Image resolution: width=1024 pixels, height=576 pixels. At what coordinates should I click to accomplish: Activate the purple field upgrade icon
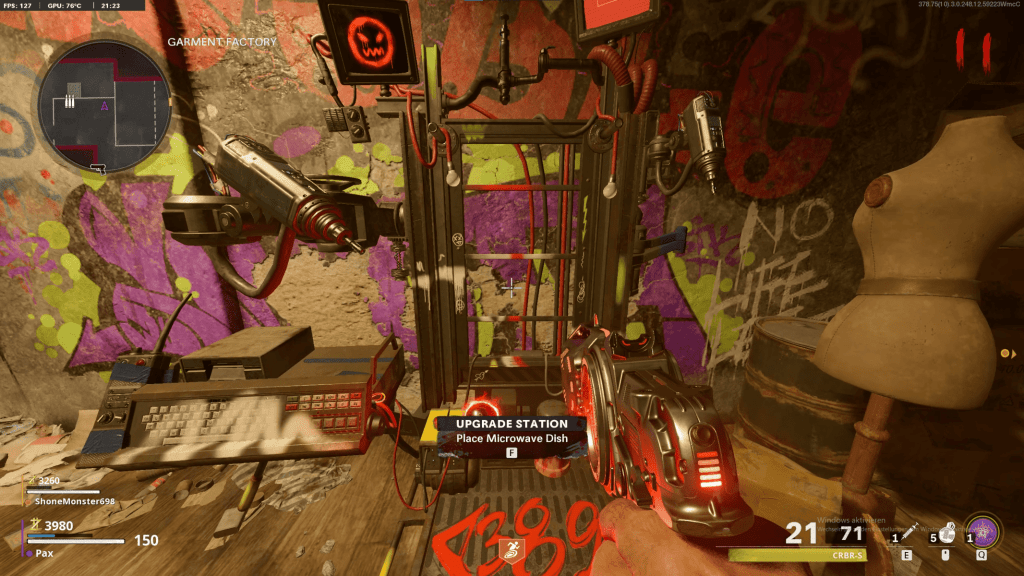(x=981, y=531)
